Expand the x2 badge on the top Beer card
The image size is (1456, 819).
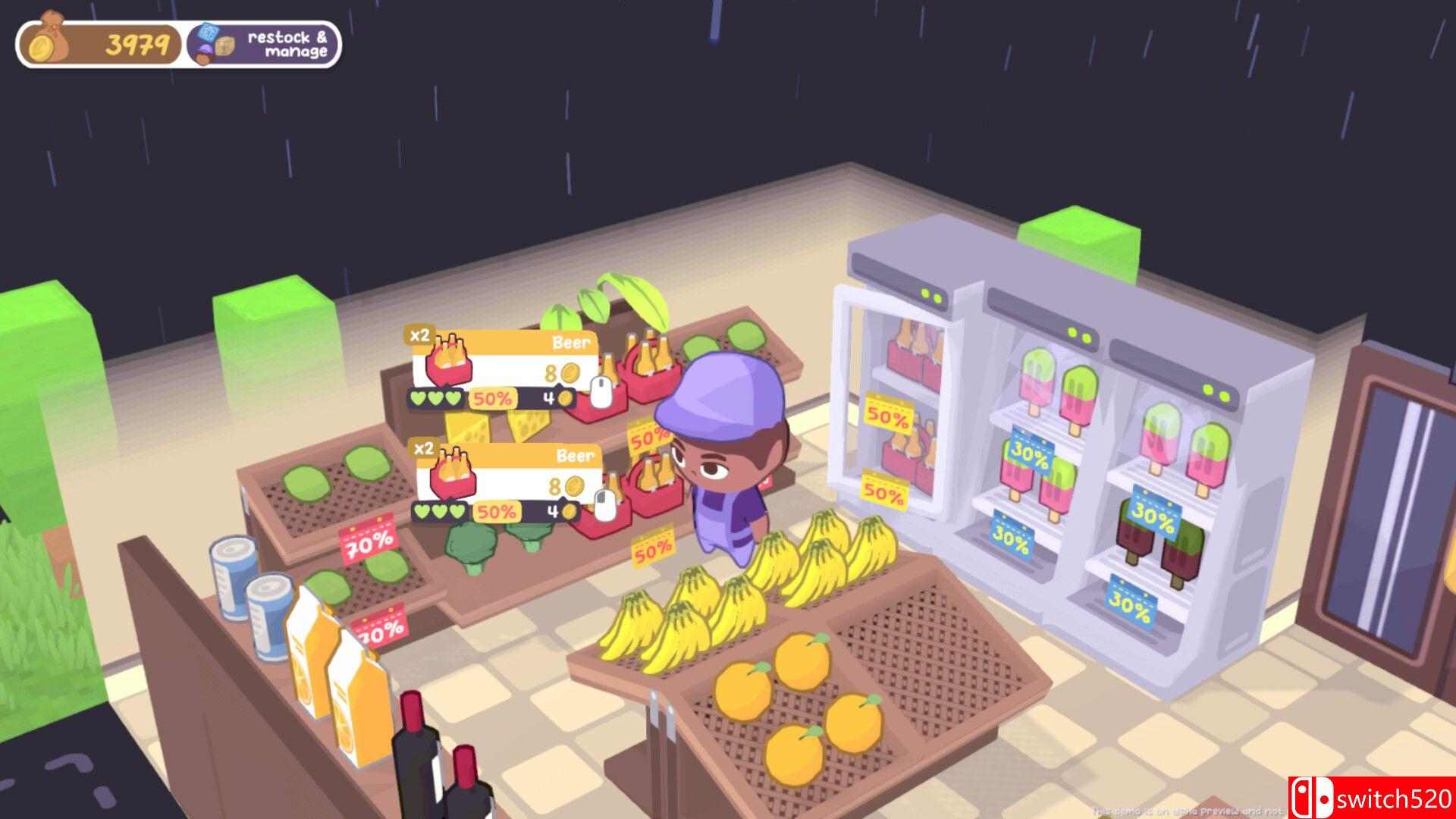pyautogui.click(x=421, y=335)
